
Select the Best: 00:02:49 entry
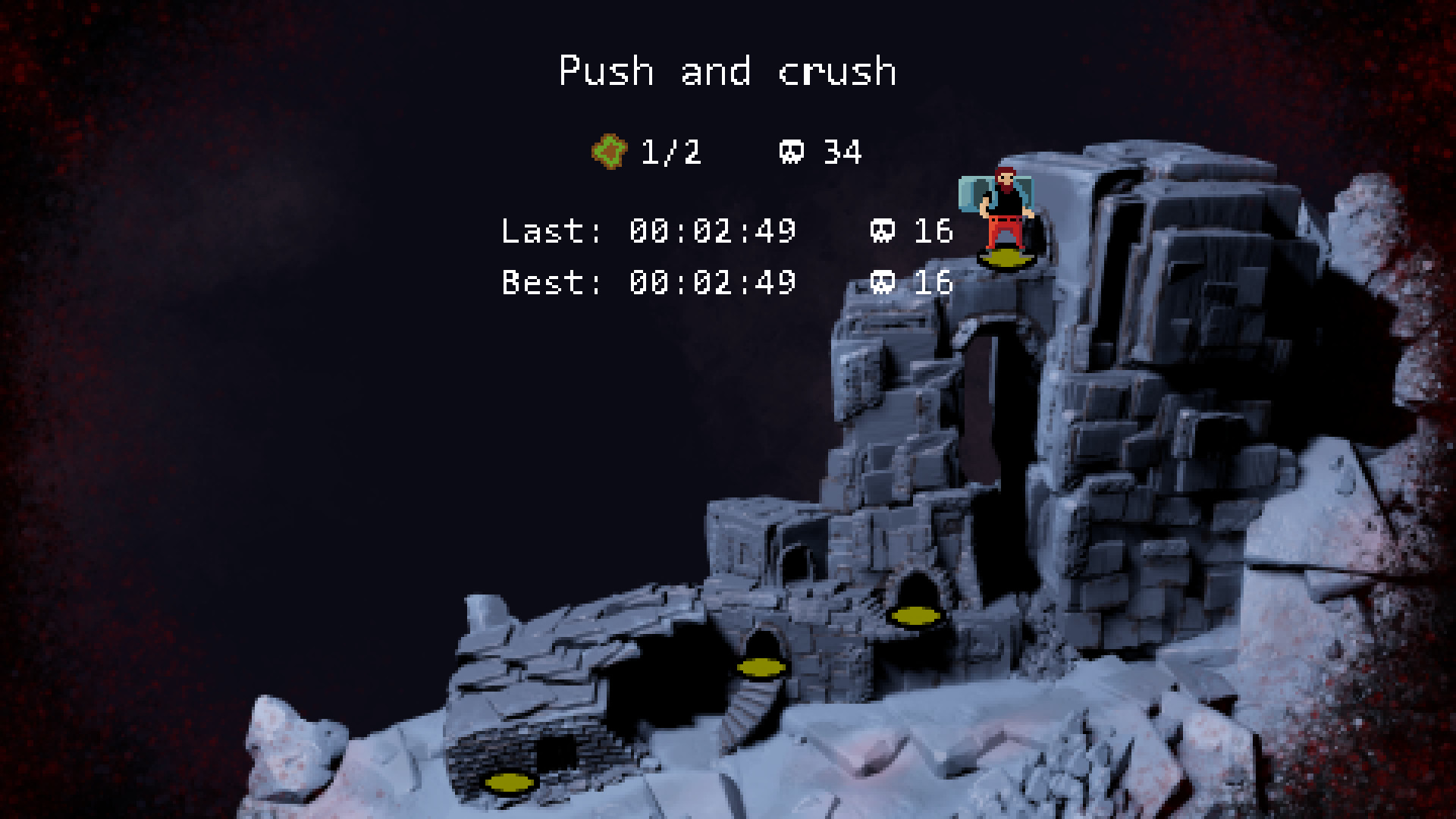[648, 284]
